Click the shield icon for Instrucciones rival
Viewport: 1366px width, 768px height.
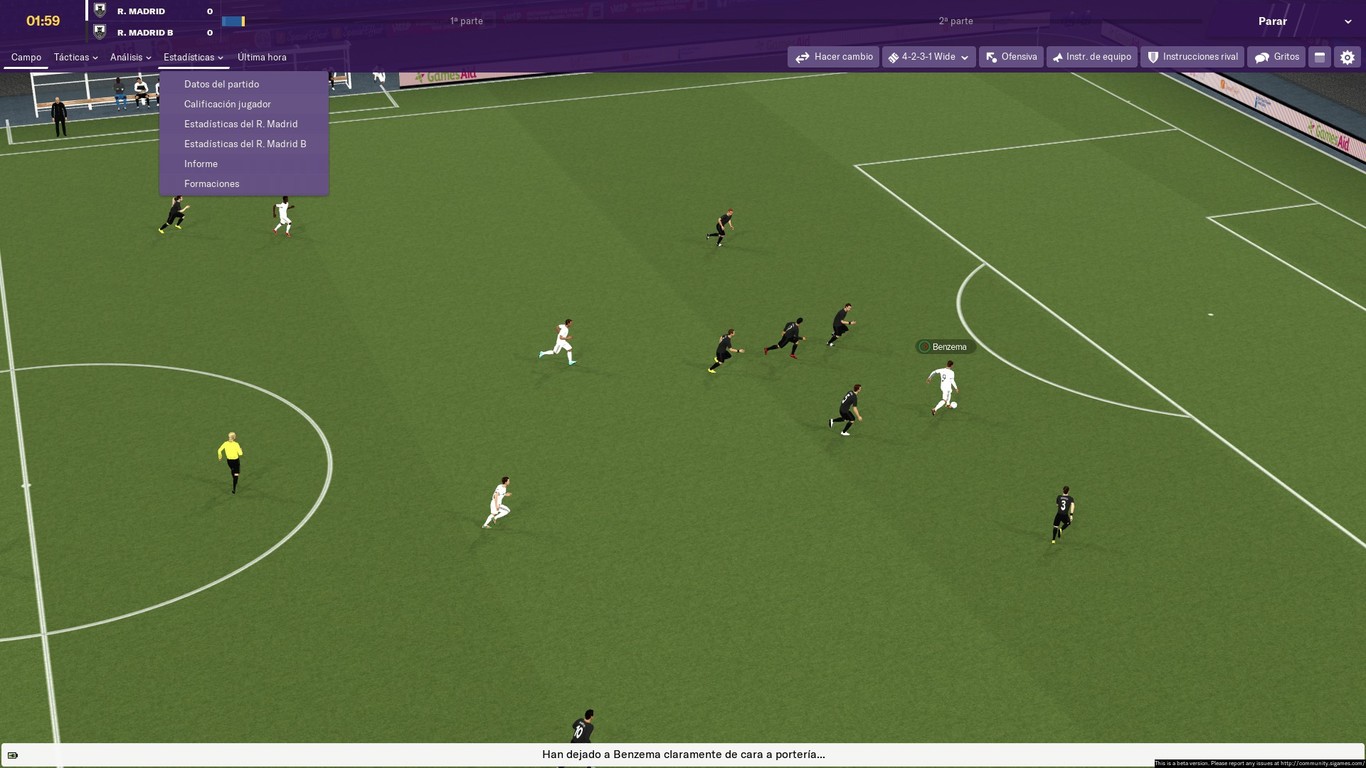[1152, 57]
